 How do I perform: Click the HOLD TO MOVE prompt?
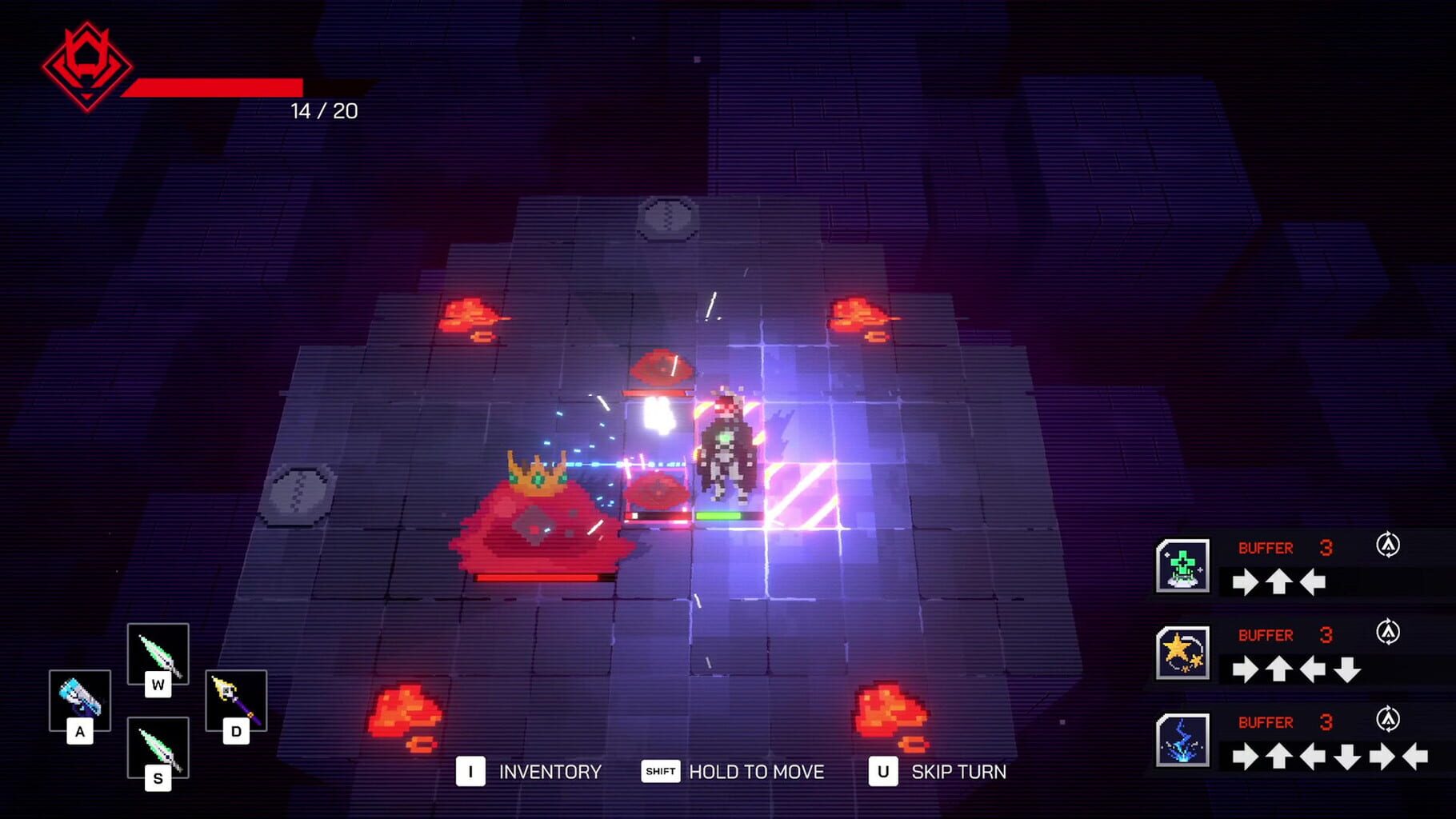[x=756, y=772]
